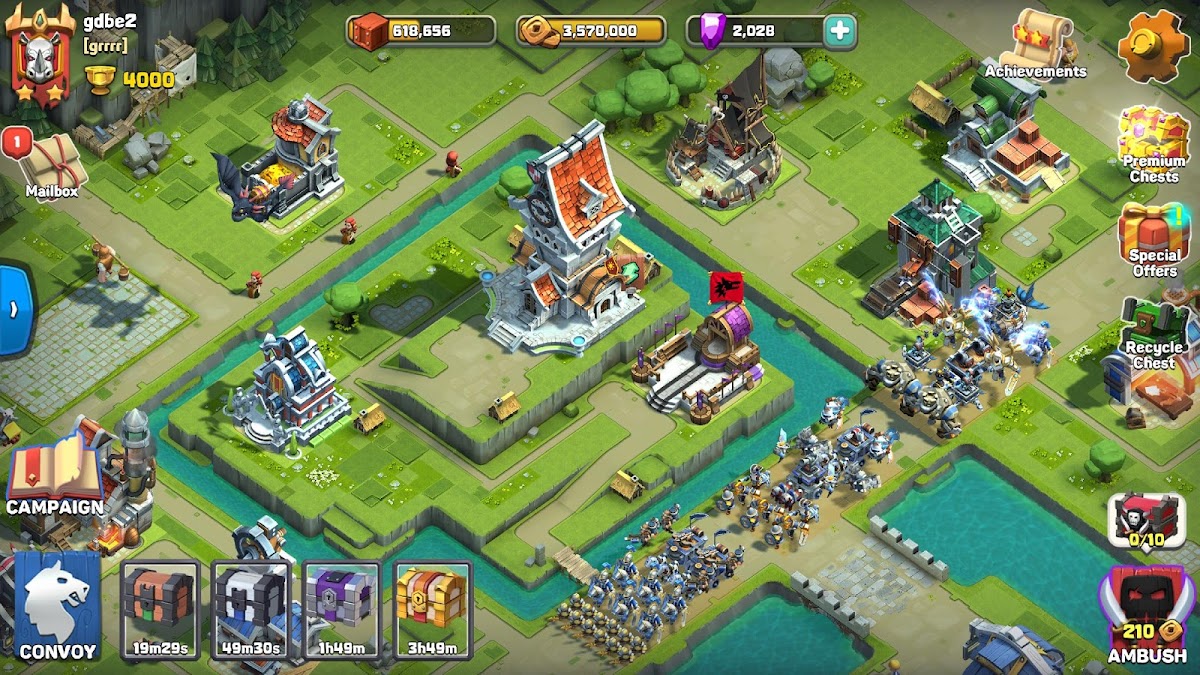Select the chest with 19m29s timer
The height and width of the screenshot is (675, 1200).
pyautogui.click(x=161, y=608)
